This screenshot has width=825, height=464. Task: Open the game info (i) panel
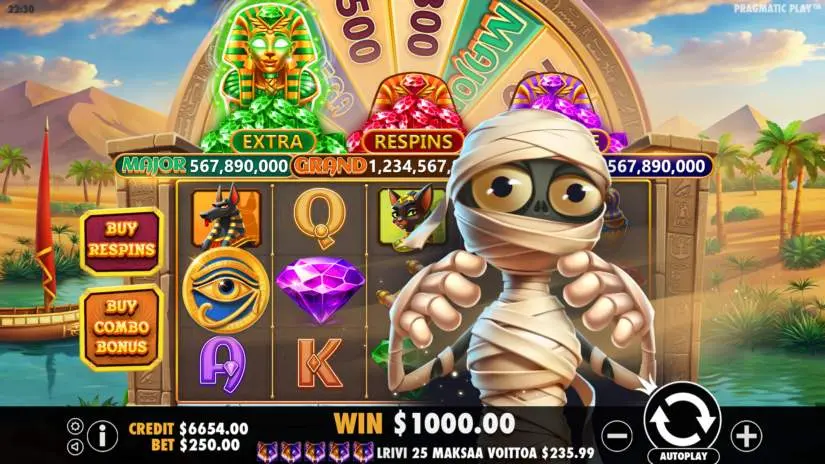[x=102, y=434]
